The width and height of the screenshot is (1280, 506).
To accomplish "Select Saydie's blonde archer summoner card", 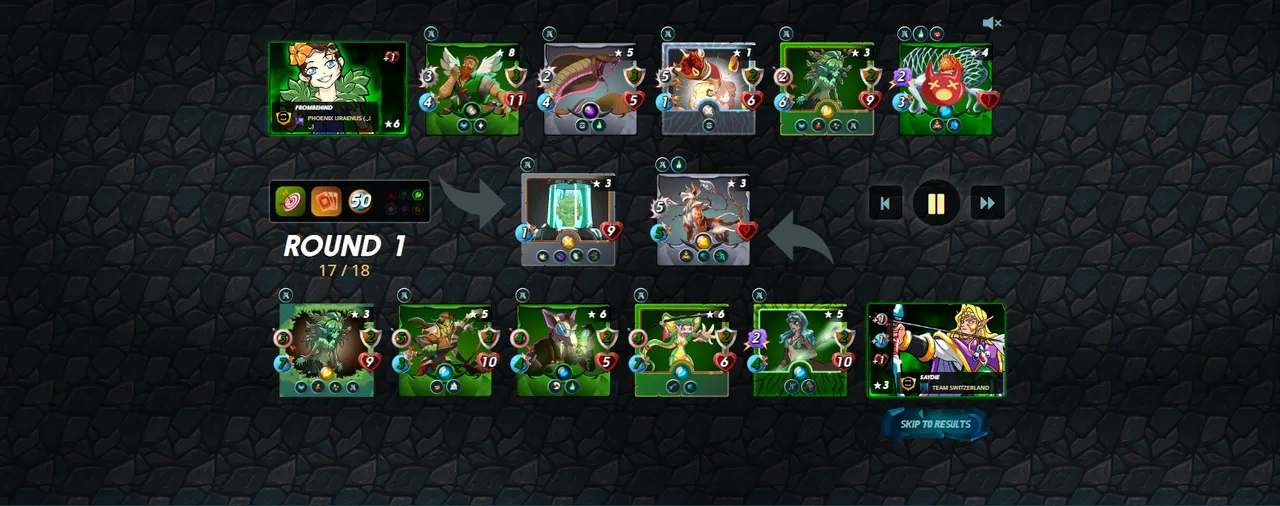I will coord(936,350).
